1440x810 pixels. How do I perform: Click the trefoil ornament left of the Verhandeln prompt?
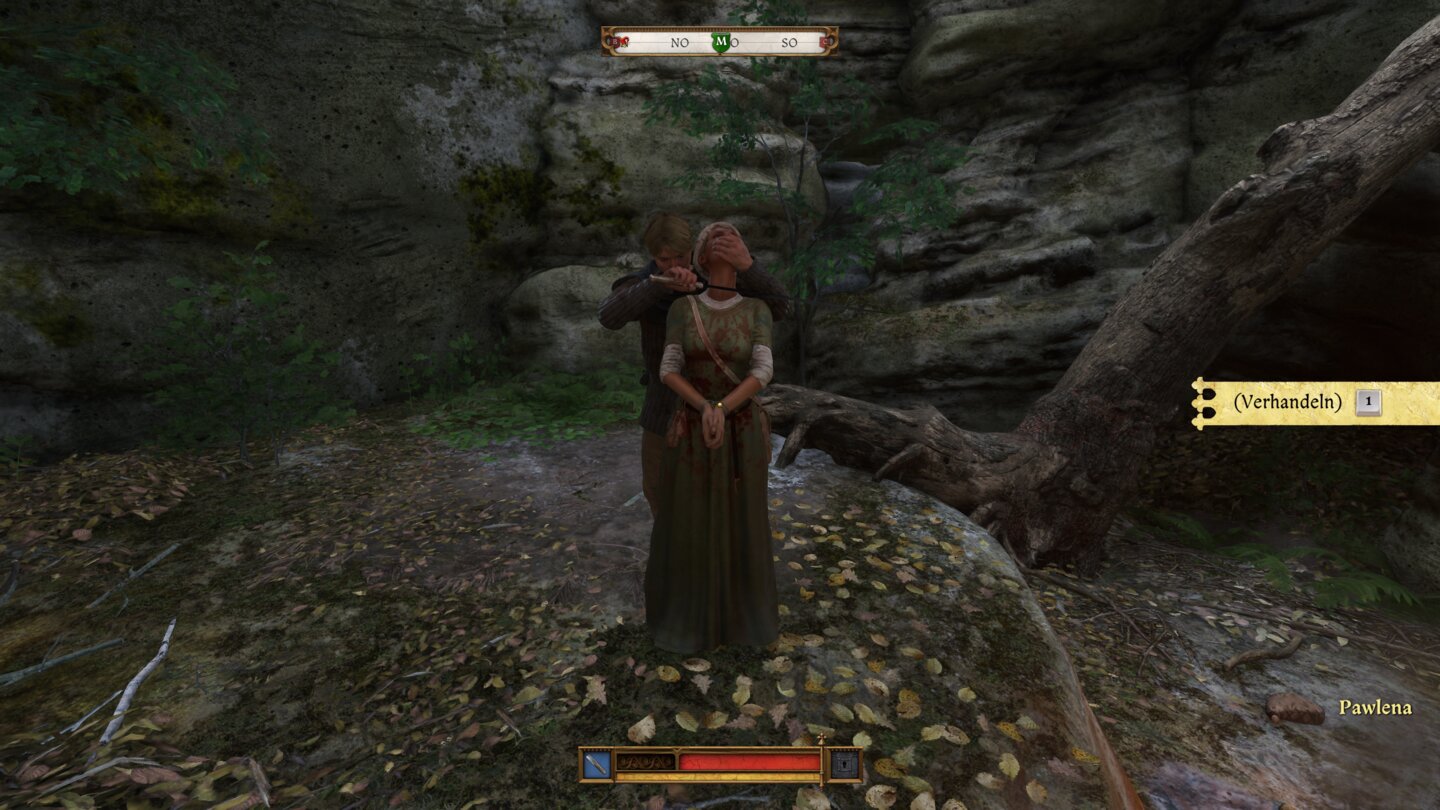(1199, 403)
